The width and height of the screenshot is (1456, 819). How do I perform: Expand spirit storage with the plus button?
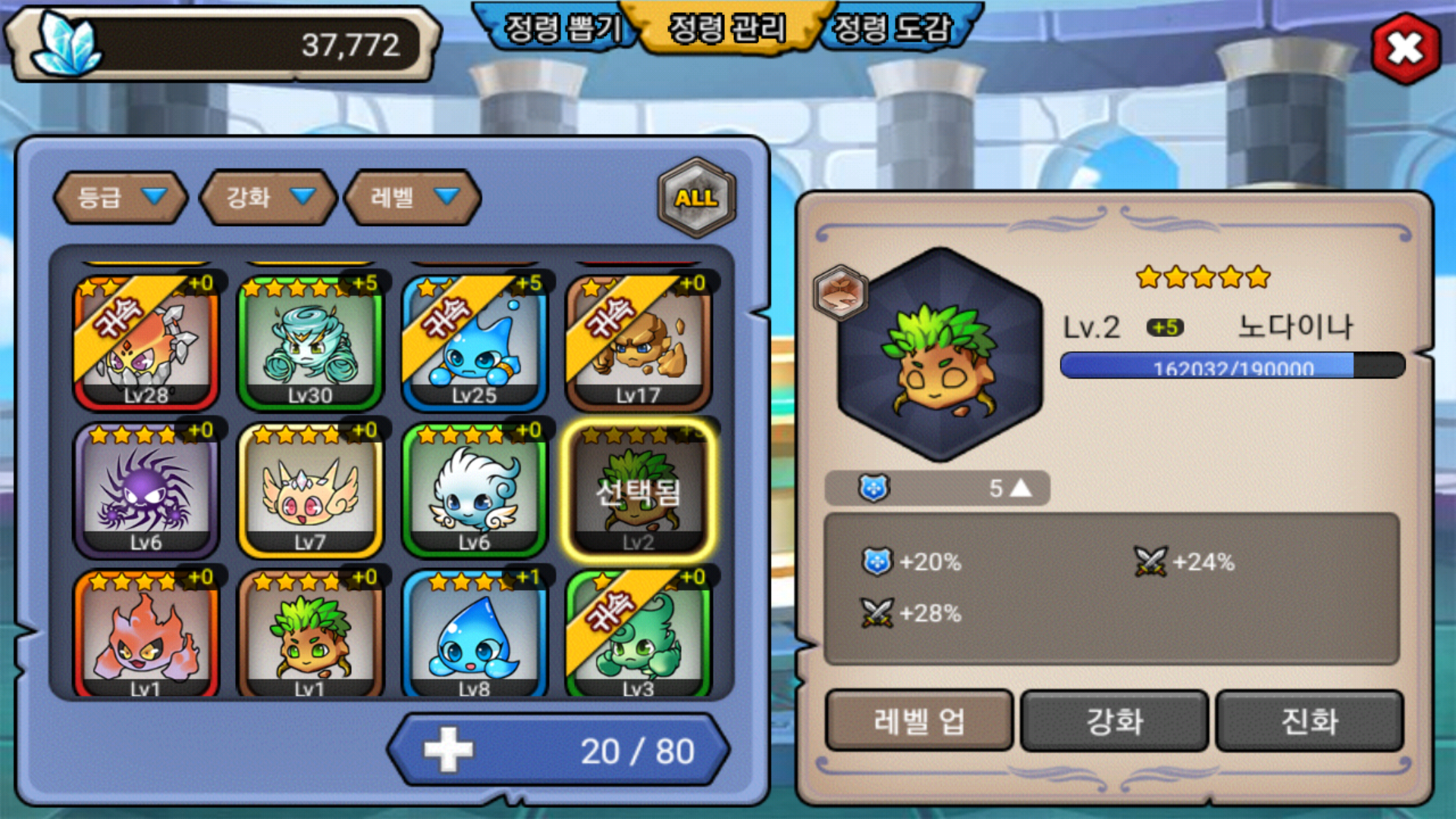pos(448,750)
